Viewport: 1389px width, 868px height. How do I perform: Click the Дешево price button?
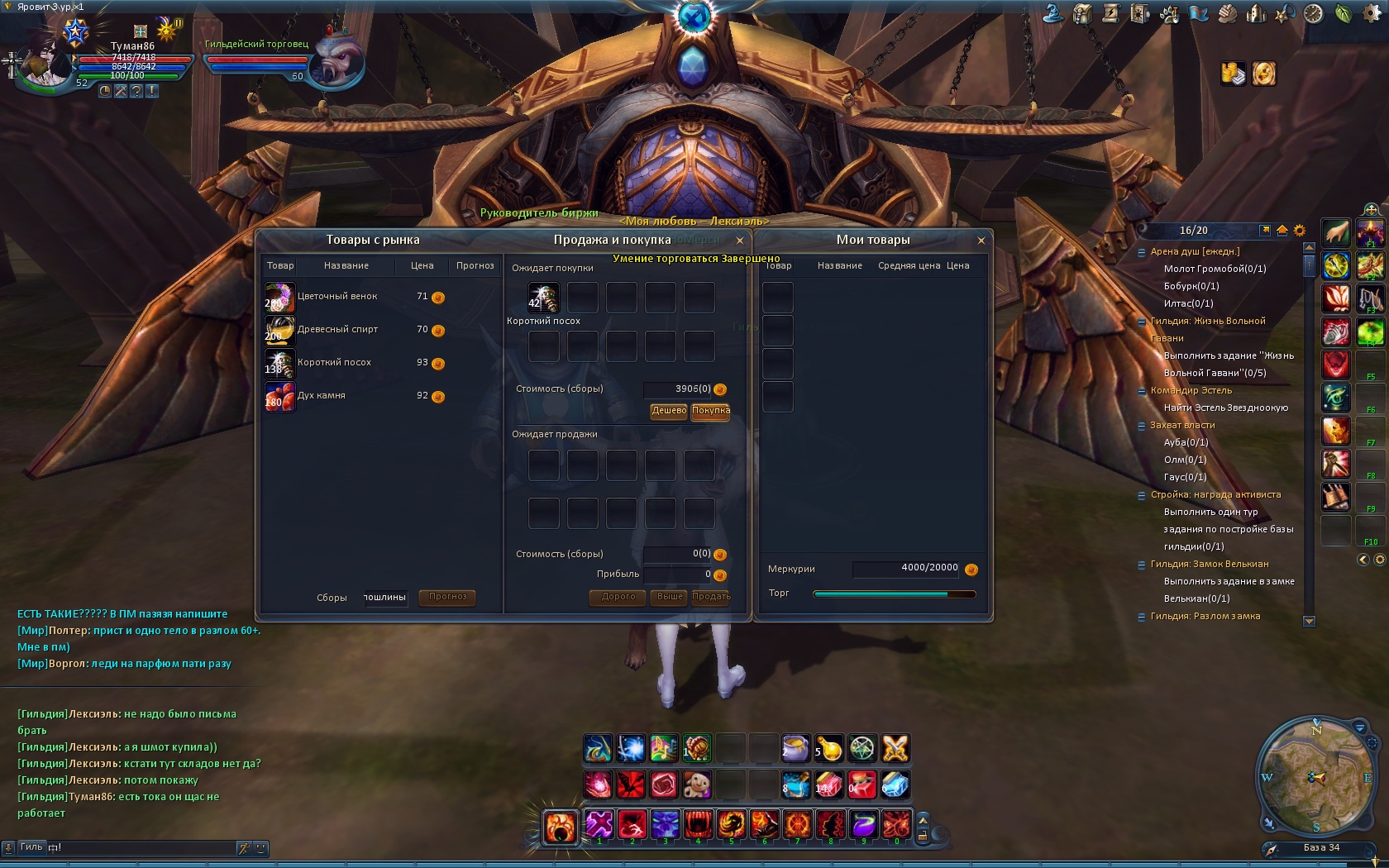(669, 411)
